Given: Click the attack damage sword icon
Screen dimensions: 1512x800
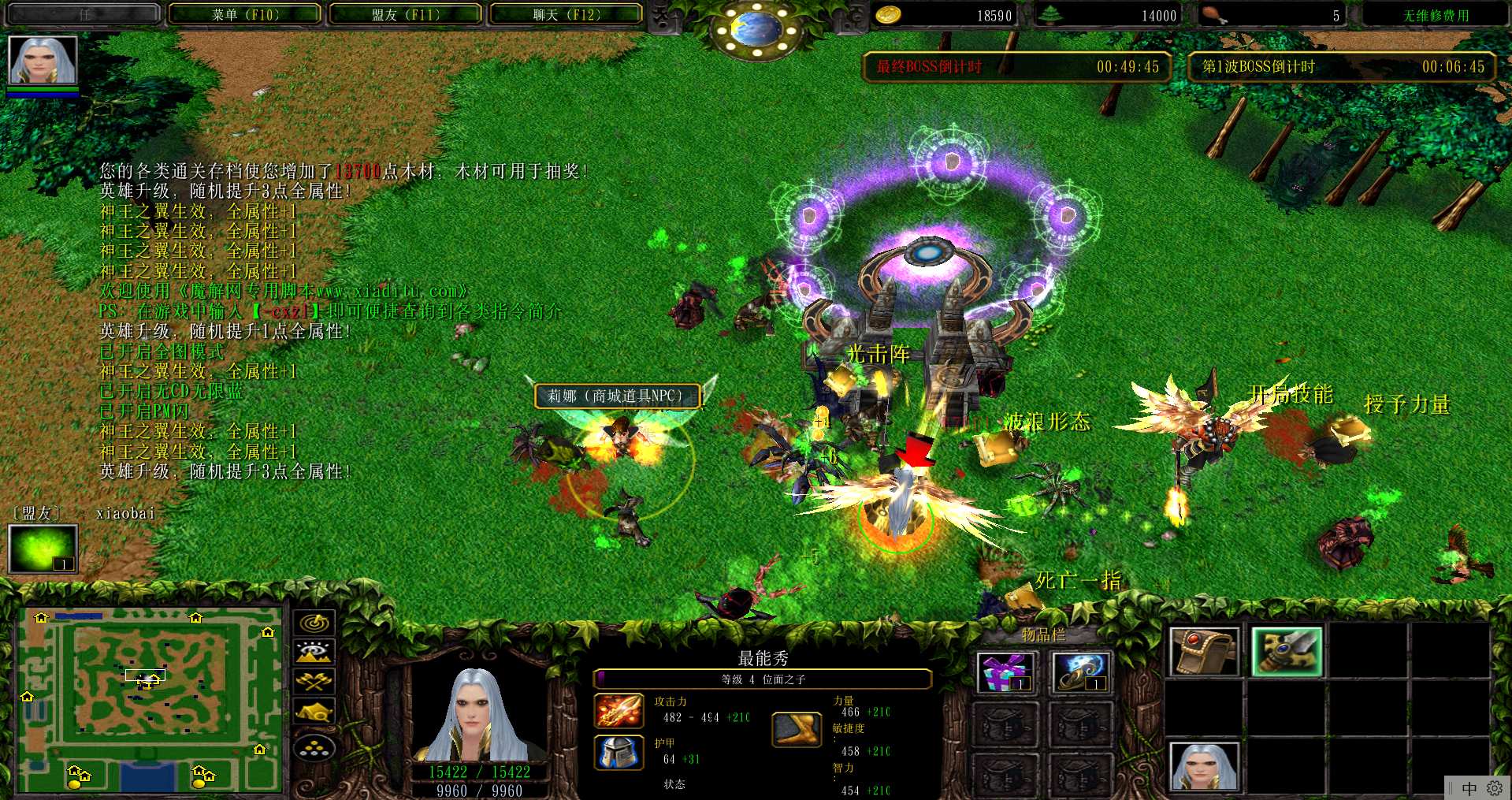Looking at the screenshot, I should pos(619,710).
